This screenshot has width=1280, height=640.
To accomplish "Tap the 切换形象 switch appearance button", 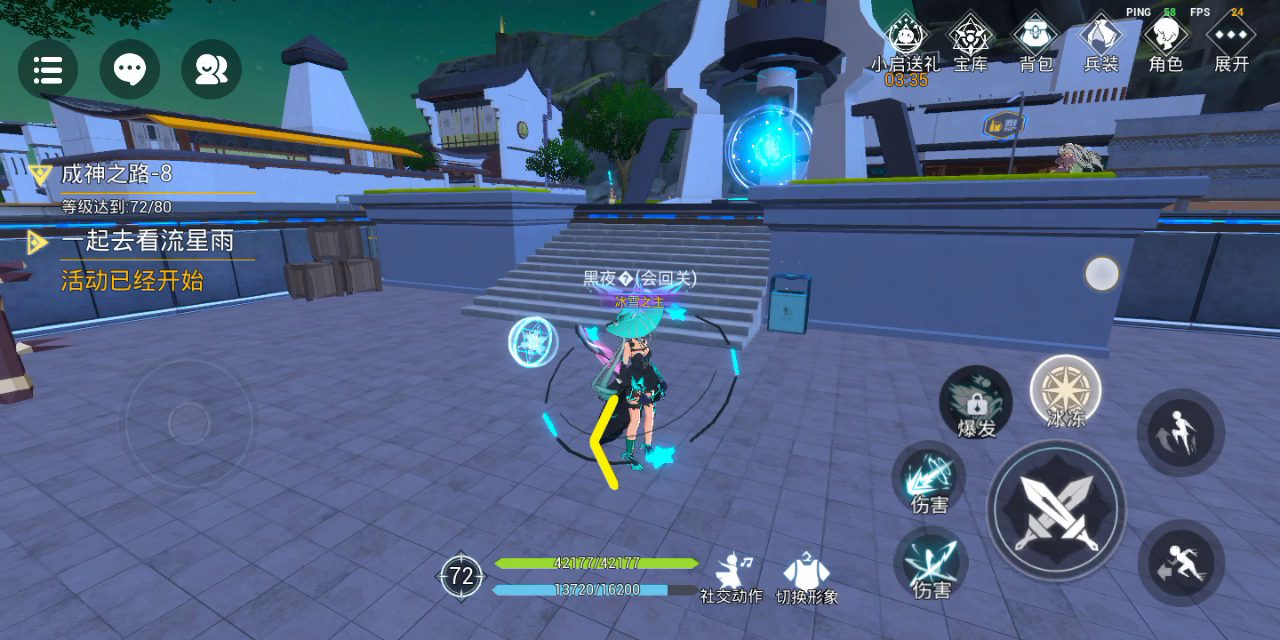I will click(x=807, y=578).
